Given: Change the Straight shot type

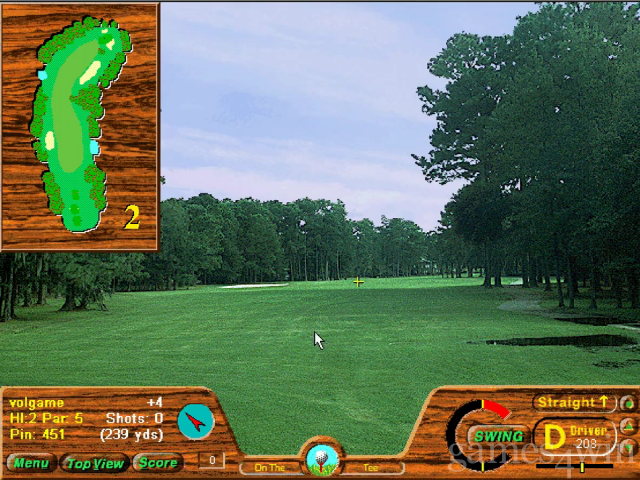Looking at the screenshot, I should pos(574,402).
